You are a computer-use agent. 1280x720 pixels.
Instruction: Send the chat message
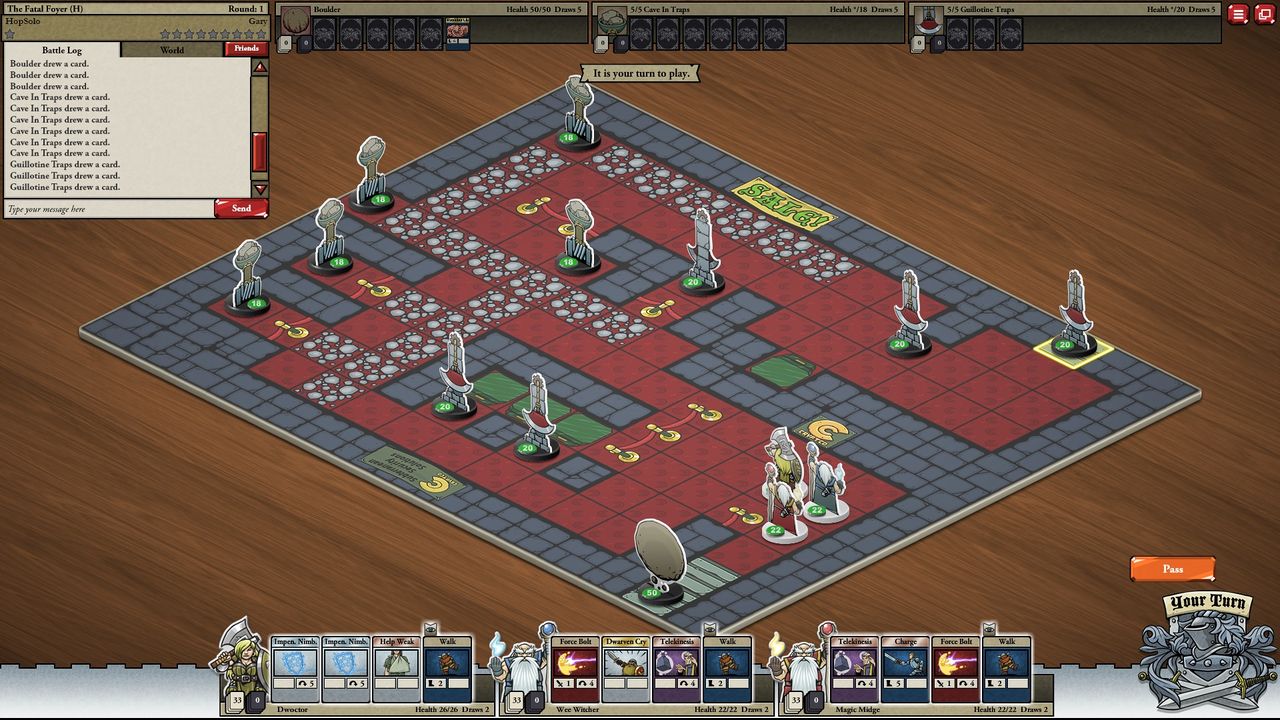(x=241, y=208)
